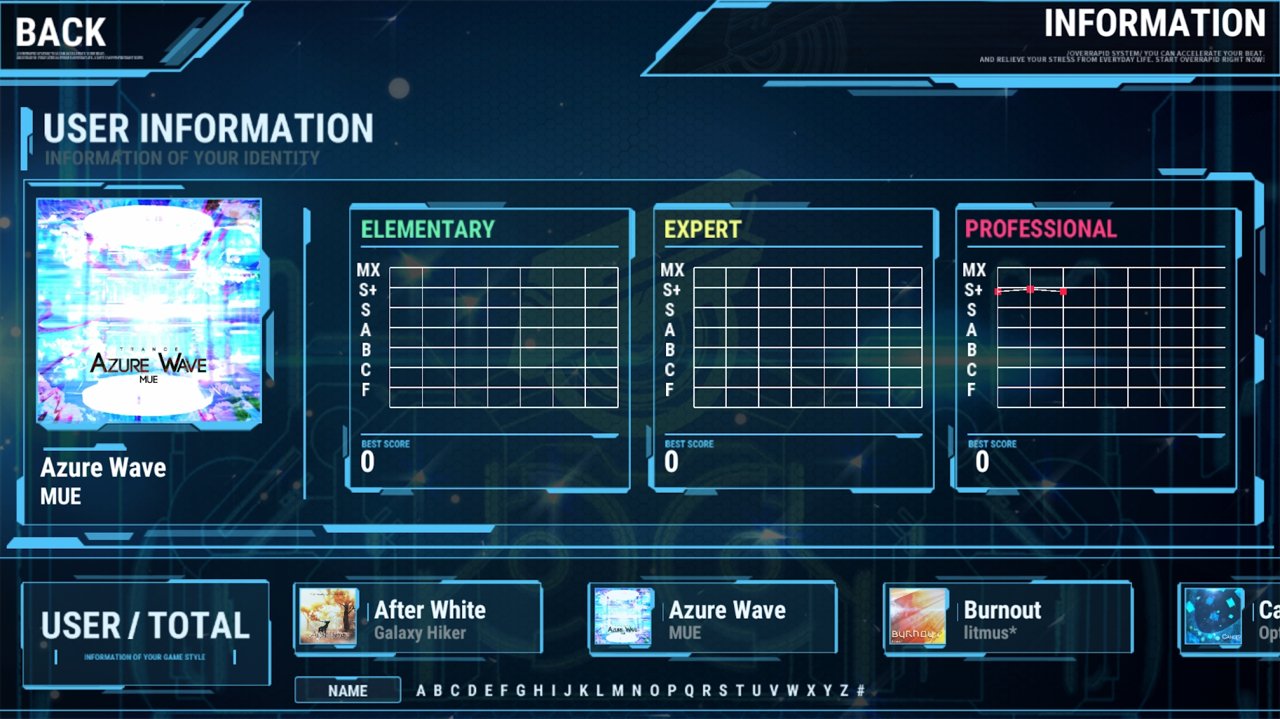
Task: Jump to songs starting with letter G
Action: pyautogui.click(x=520, y=690)
